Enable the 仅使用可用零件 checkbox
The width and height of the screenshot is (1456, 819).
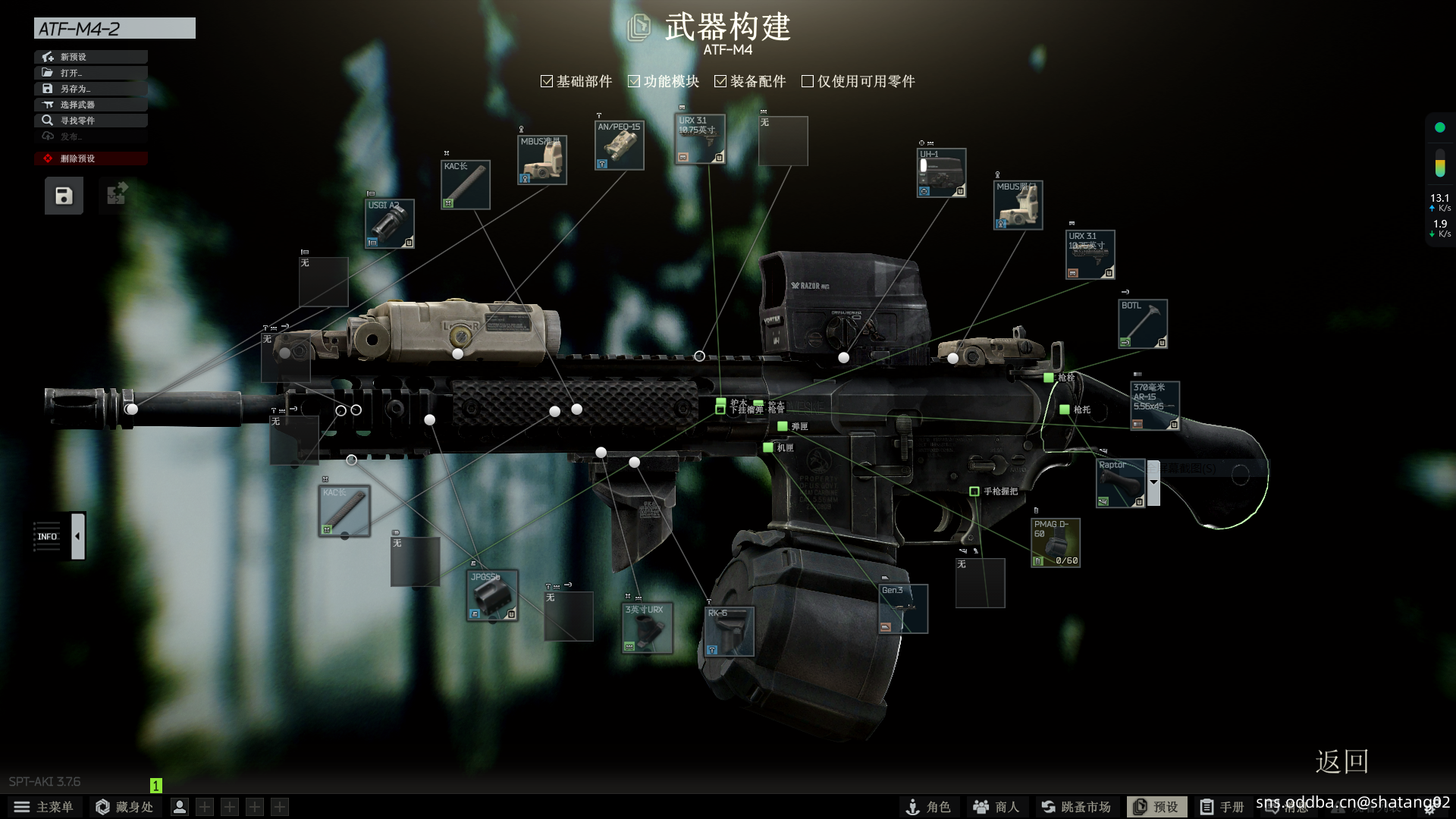coord(807,80)
